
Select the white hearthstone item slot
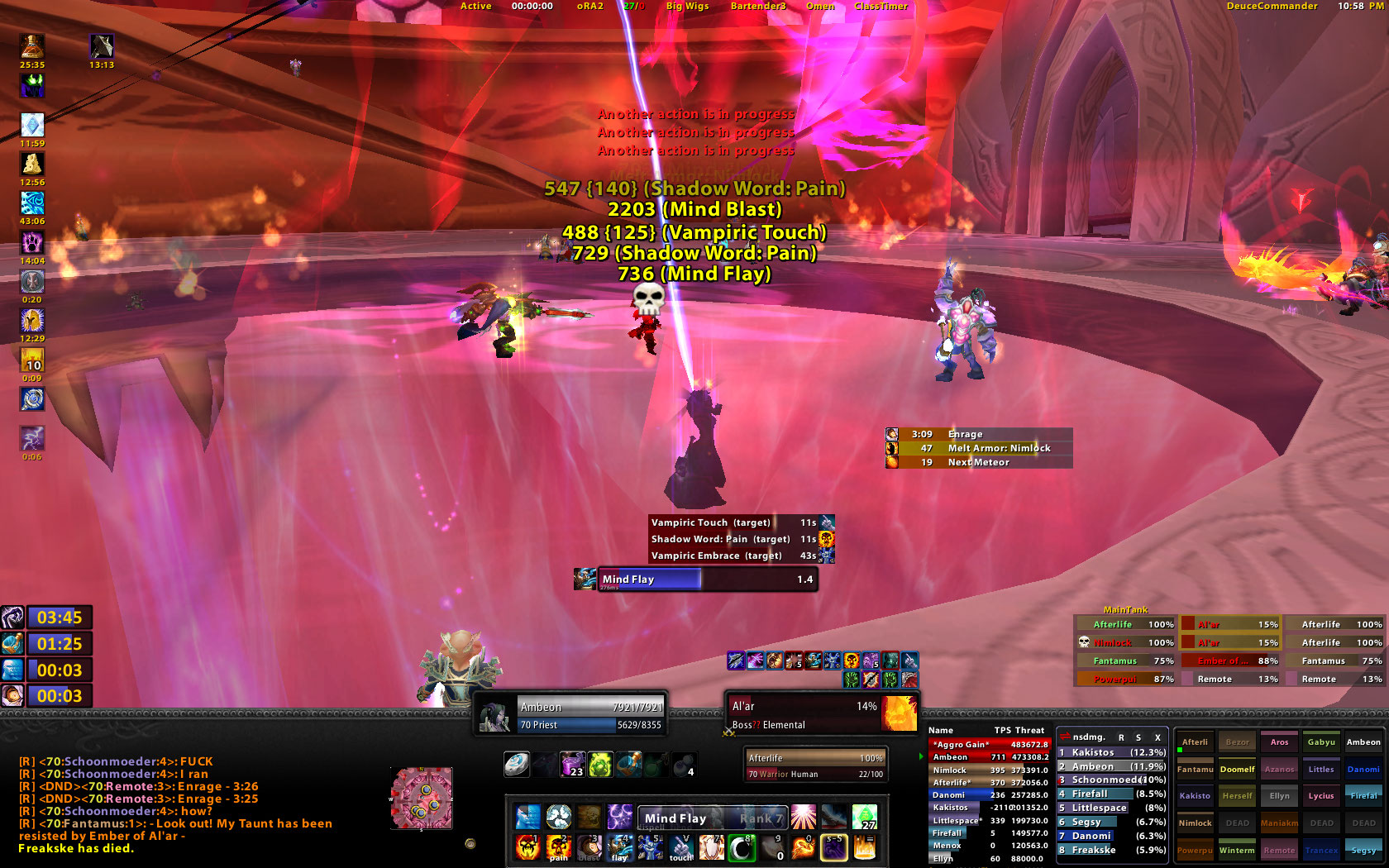[x=517, y=764]
